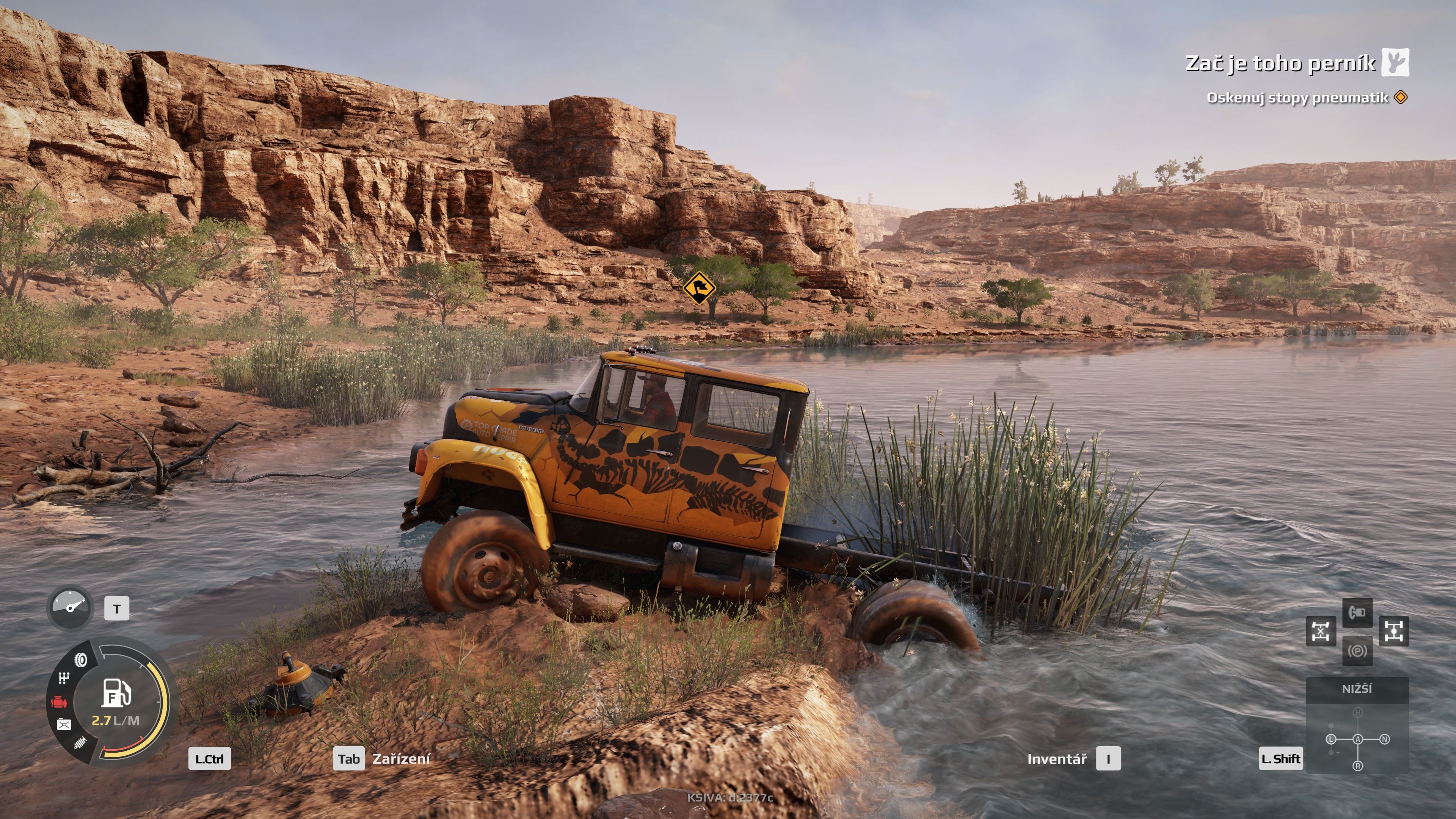Screen dimensions: 1456x819
Task: Select the 'Oskenuj stopy pneumatik' objective
Action: [1297, 98]
